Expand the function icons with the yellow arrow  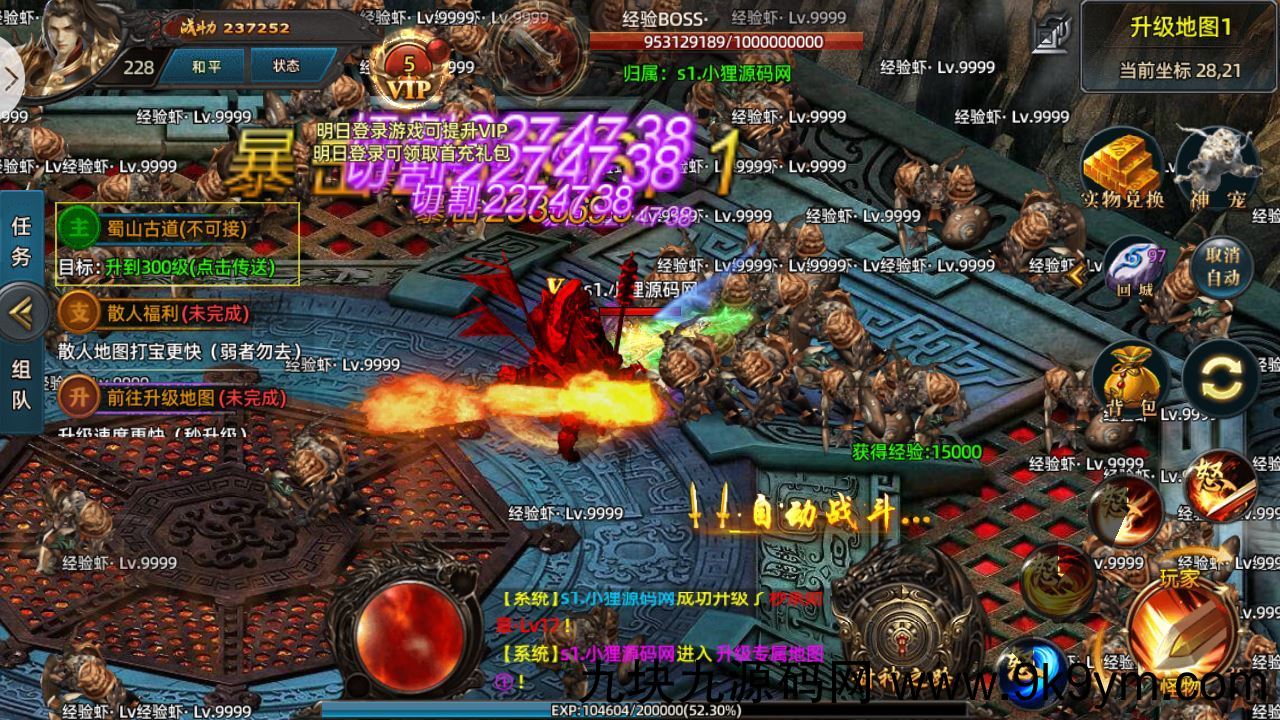(1077, 273)
